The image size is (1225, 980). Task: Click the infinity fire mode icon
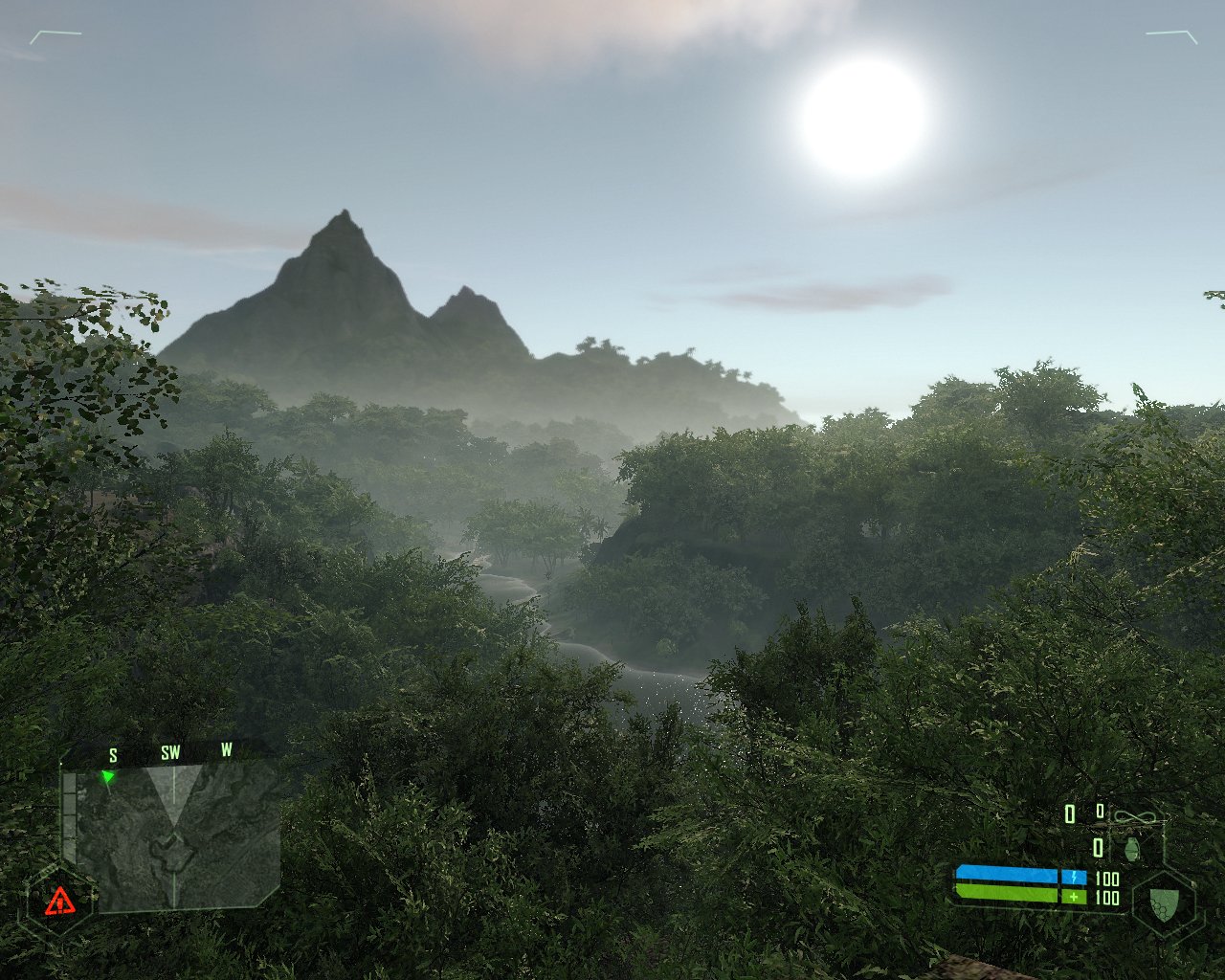tap(1136, 818)
